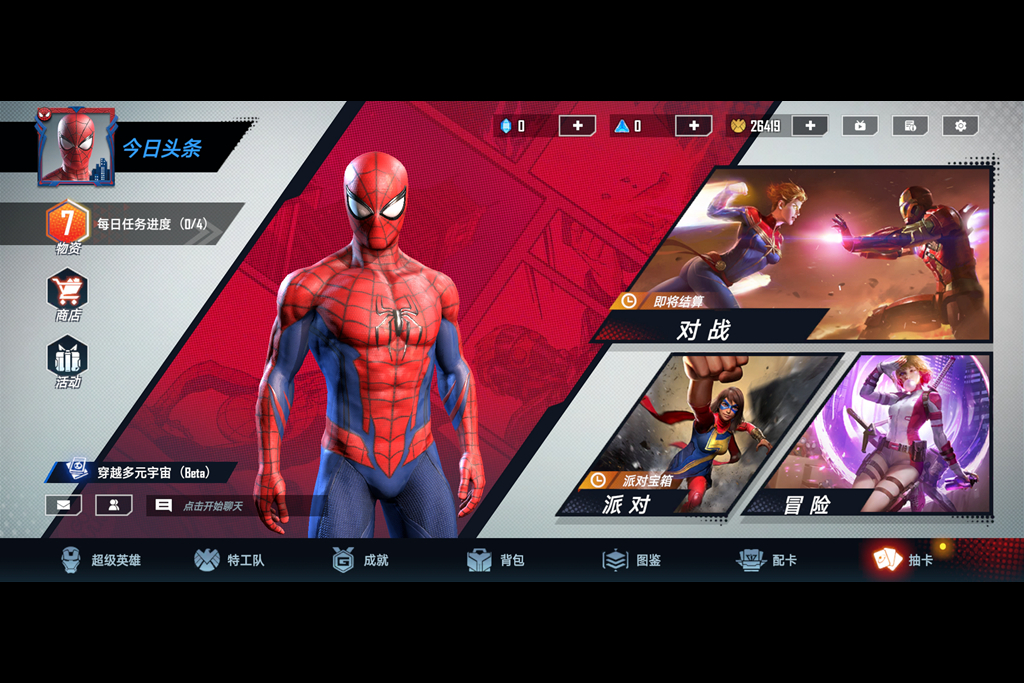Open the 活动 events gift icon
Viewport: 1024px width, 683px height.
(x=67, y=358)
